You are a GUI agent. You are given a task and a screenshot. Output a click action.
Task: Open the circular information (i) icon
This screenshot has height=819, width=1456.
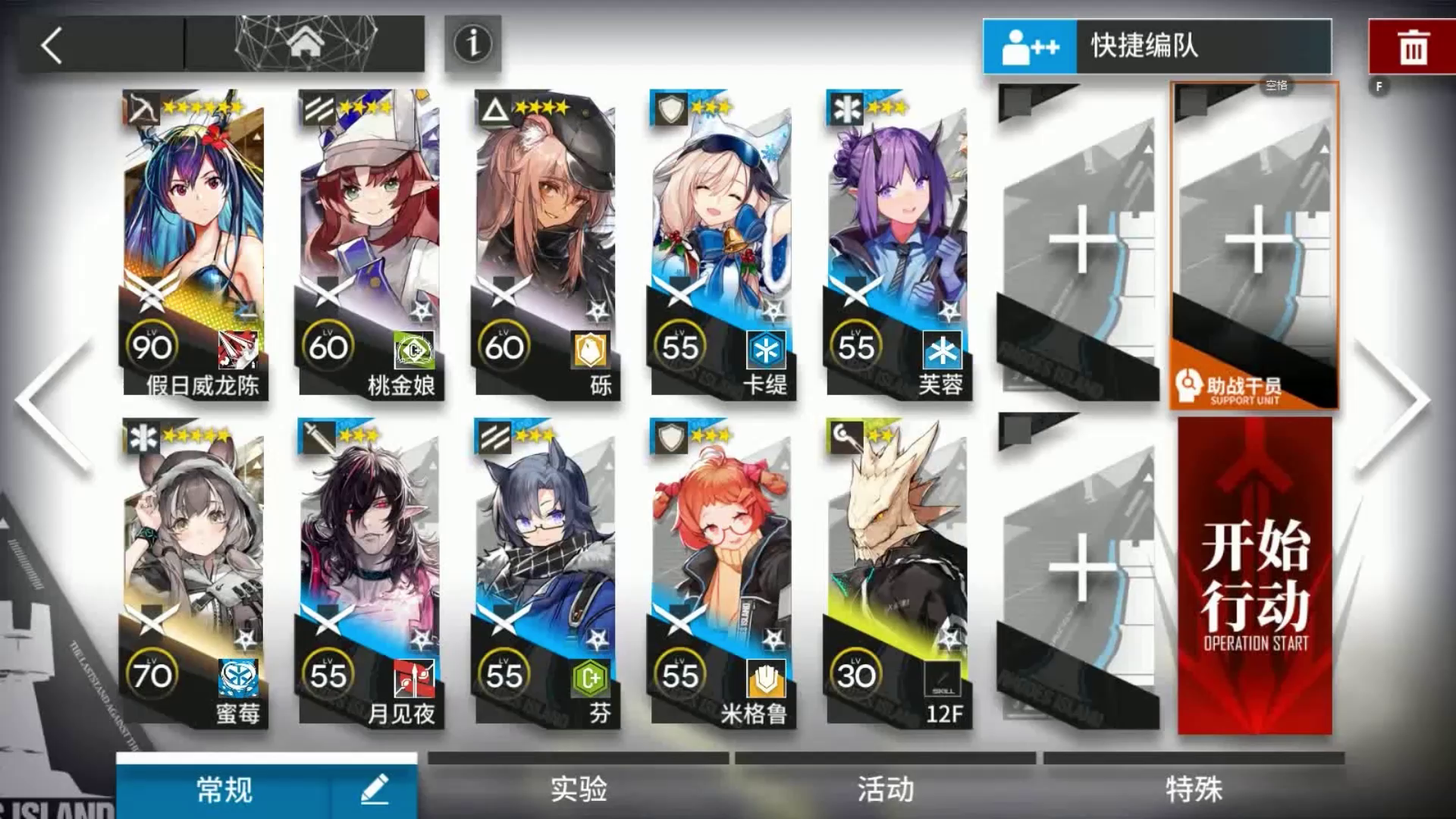tap(472, 43)
